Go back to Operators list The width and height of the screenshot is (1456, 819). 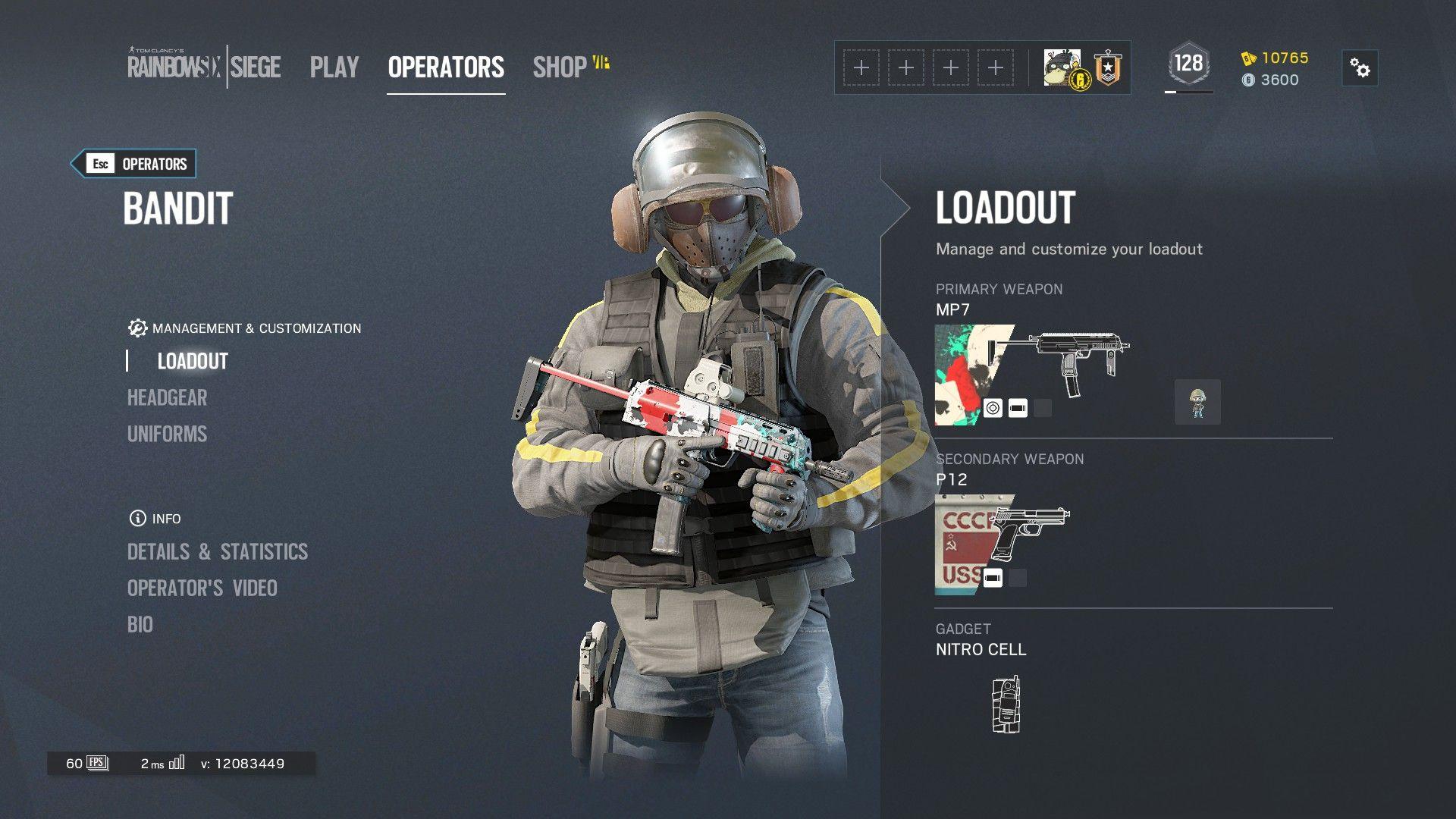133,164
